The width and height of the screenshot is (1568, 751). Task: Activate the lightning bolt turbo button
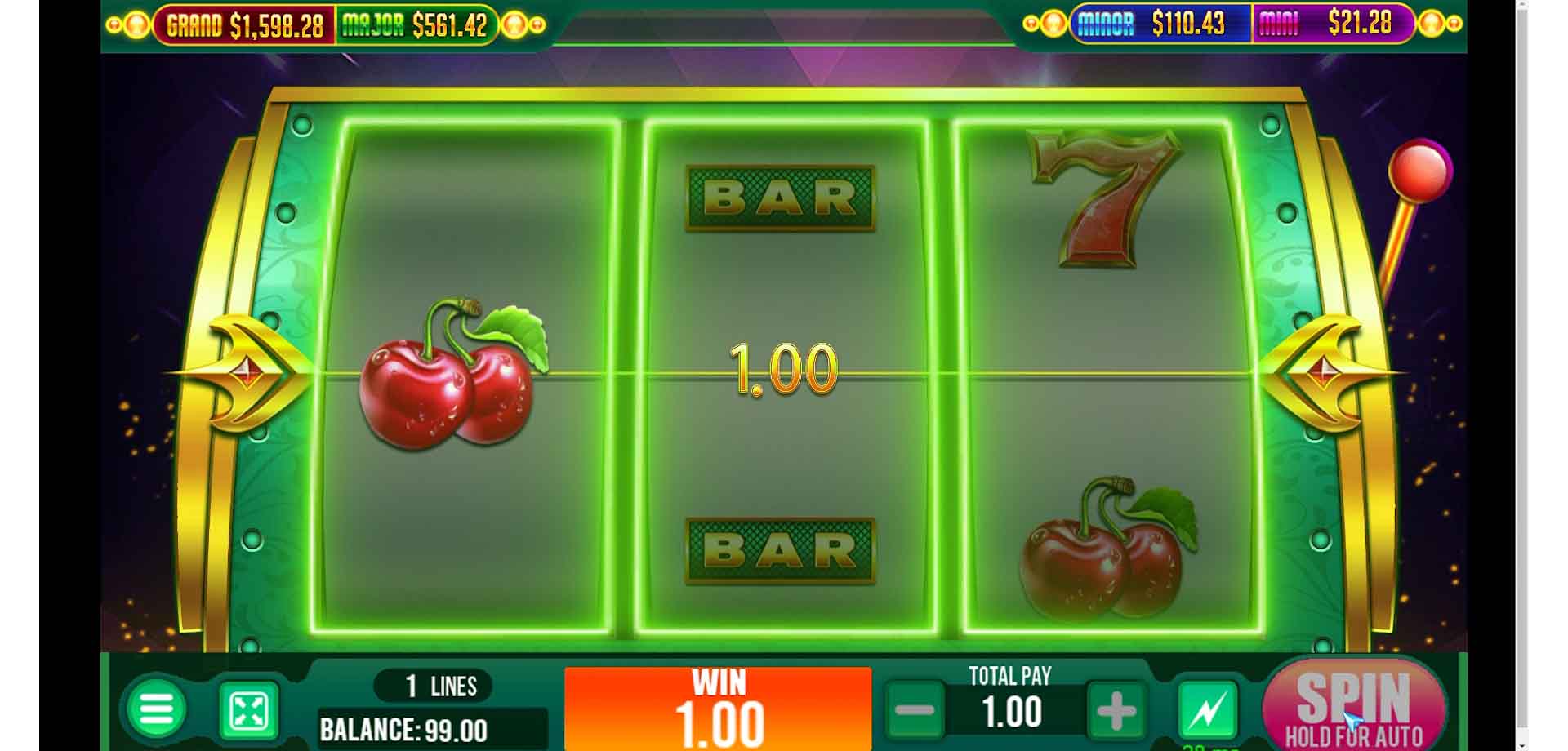pyautogui.click(x=1208, y=709)
